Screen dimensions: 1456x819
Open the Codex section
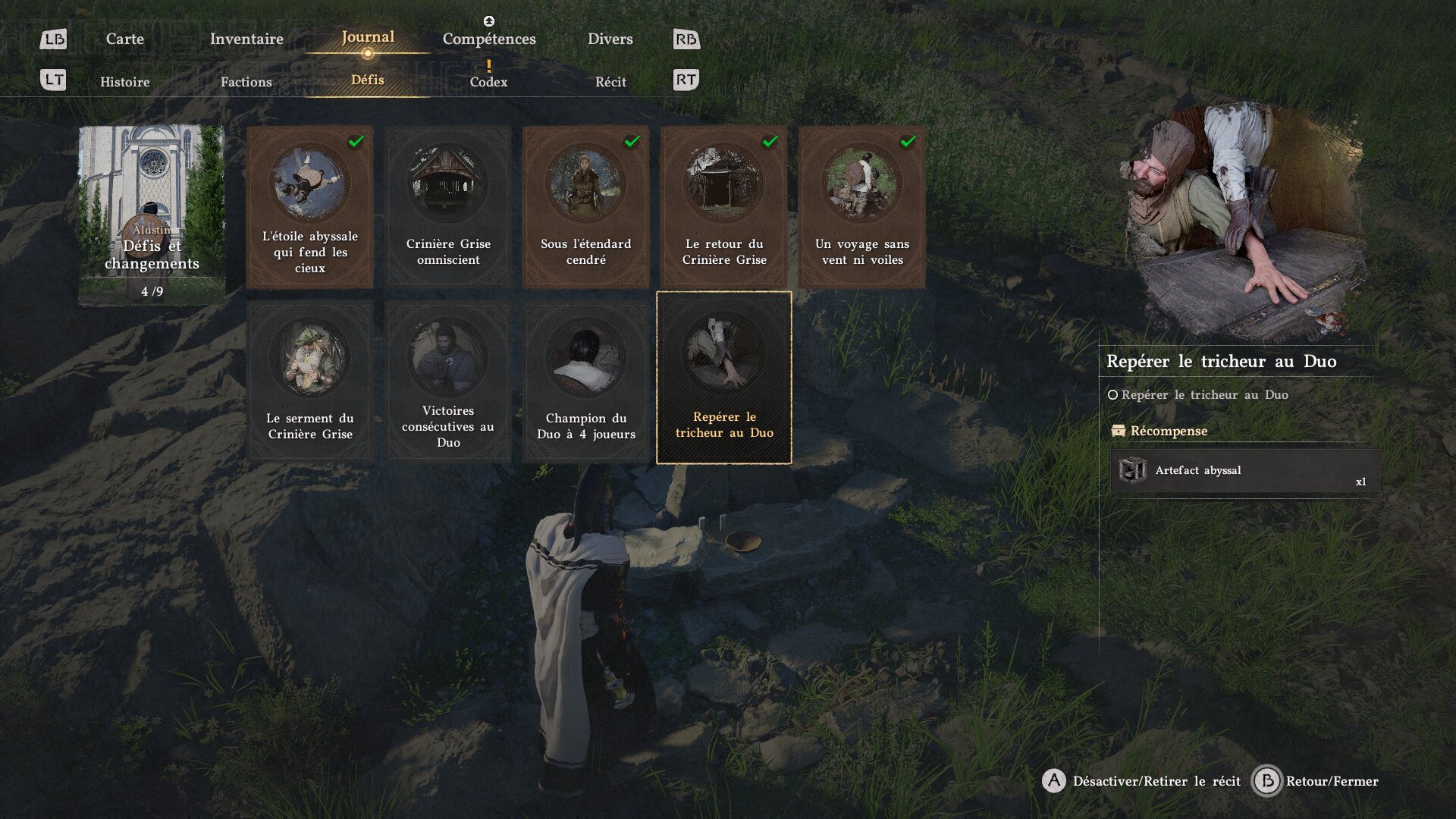point(488,82)
